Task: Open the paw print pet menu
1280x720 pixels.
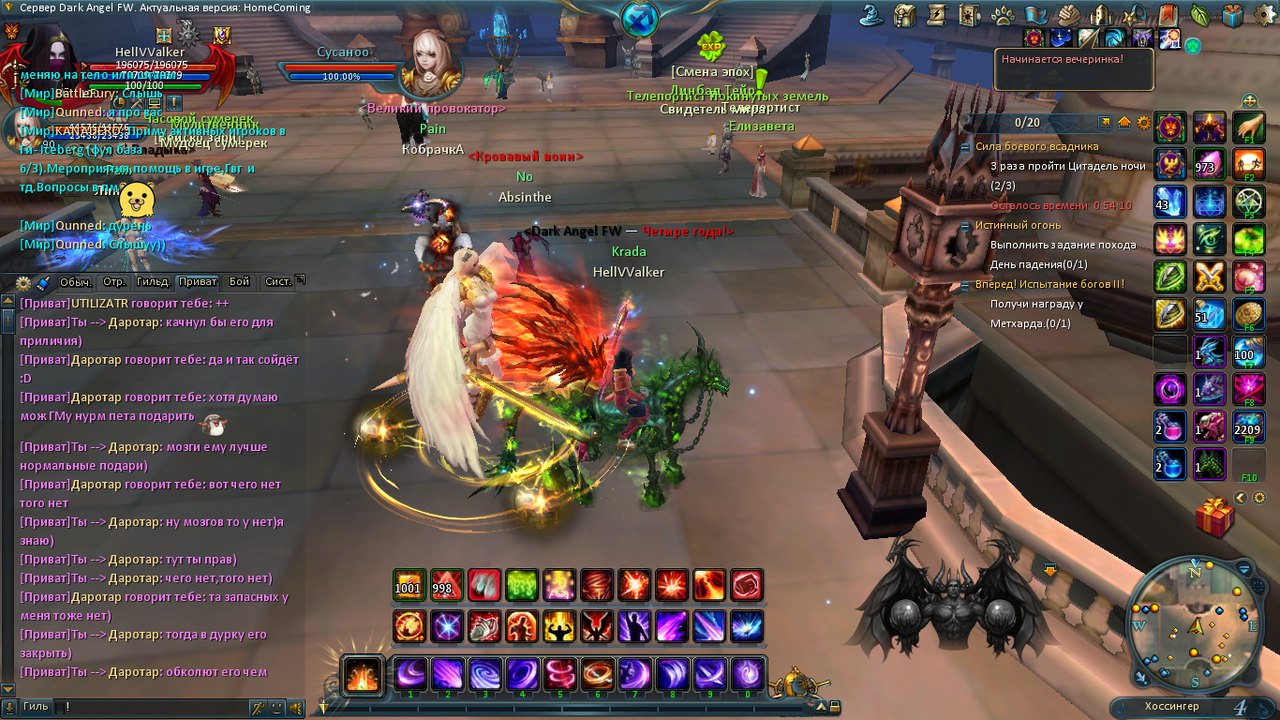Action: tap(1003, 15)
